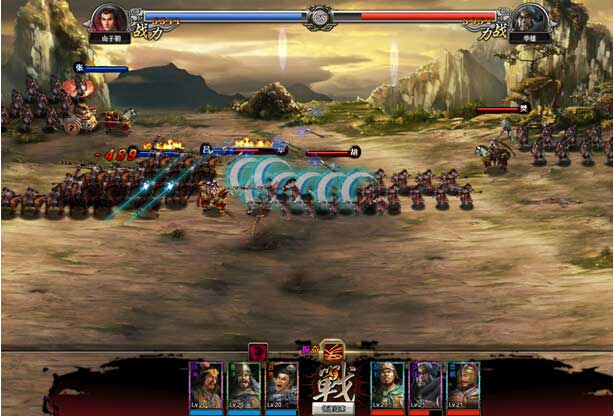The width and height of the screenshot is (614, 416).
Task: Click the left commander portrait at top
Action: click(110, 18)
